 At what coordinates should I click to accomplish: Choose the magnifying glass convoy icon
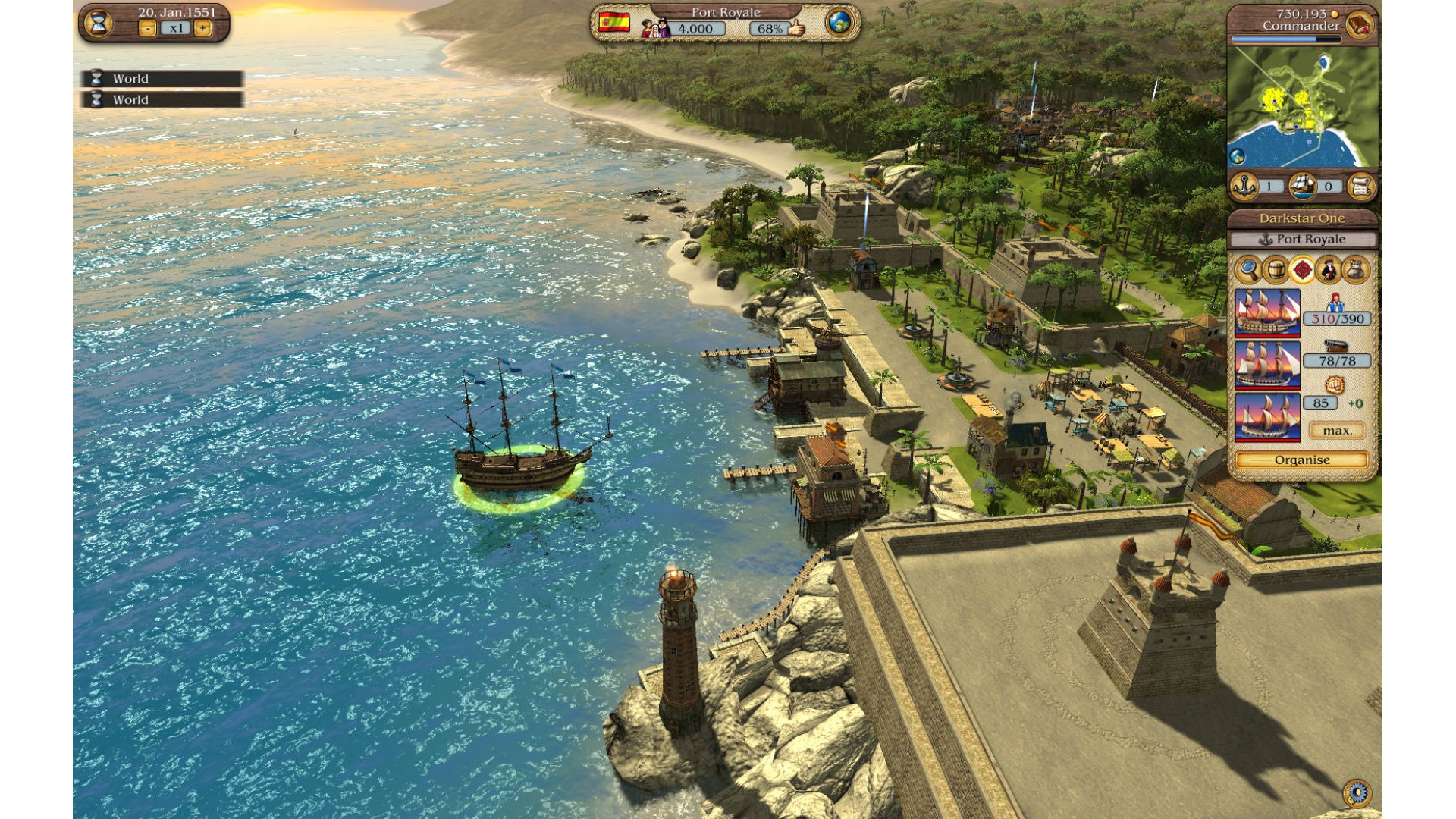pos(1247,269)
